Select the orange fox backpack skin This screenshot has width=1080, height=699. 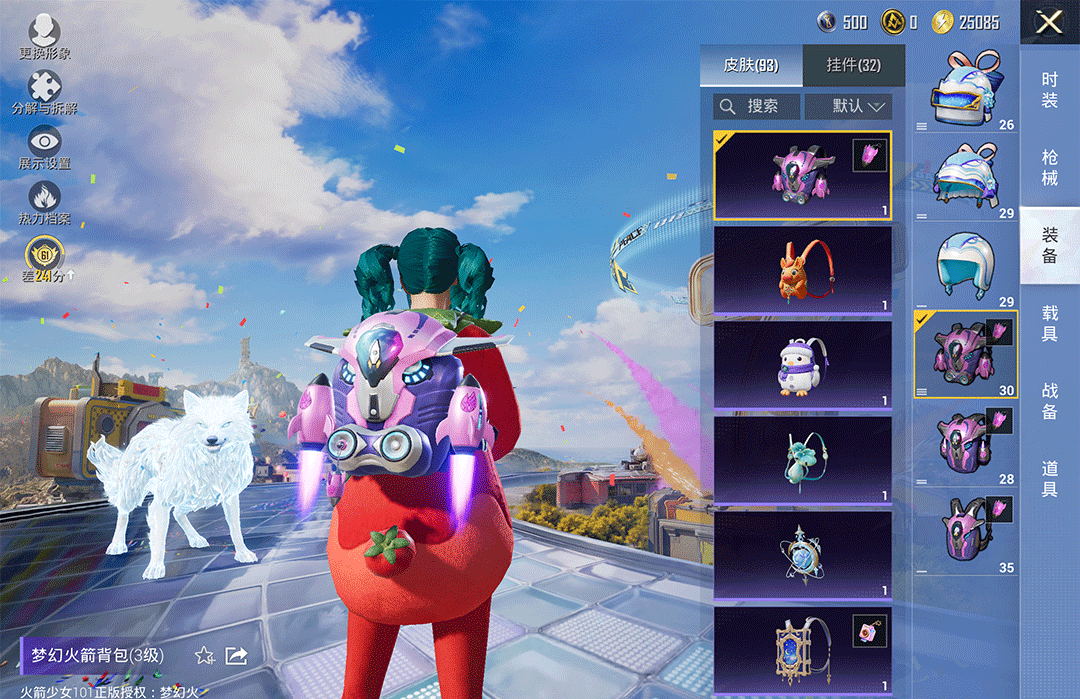(x=803, y=270)
